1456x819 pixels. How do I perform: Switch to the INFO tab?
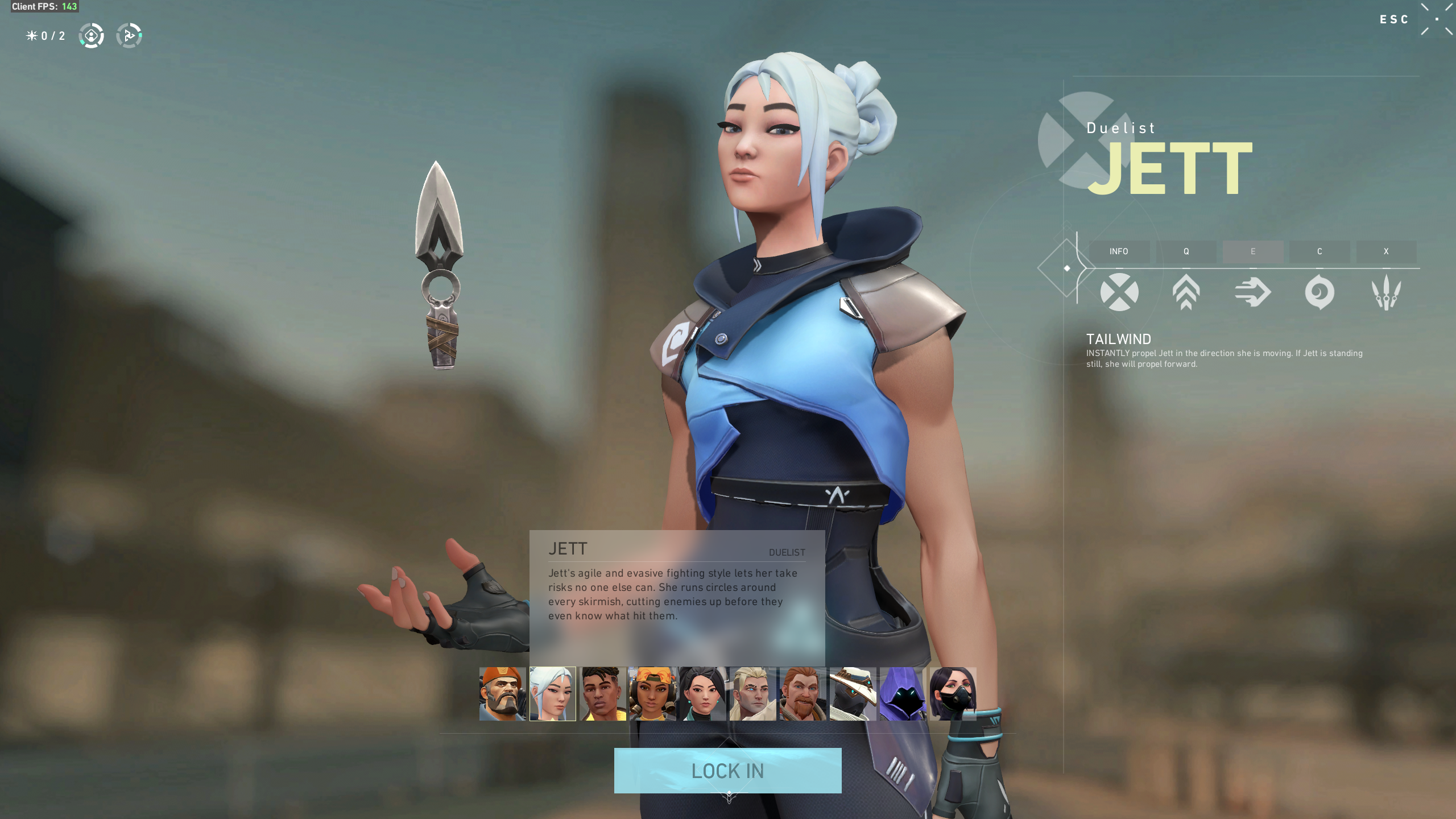(x=1119, y=251)
